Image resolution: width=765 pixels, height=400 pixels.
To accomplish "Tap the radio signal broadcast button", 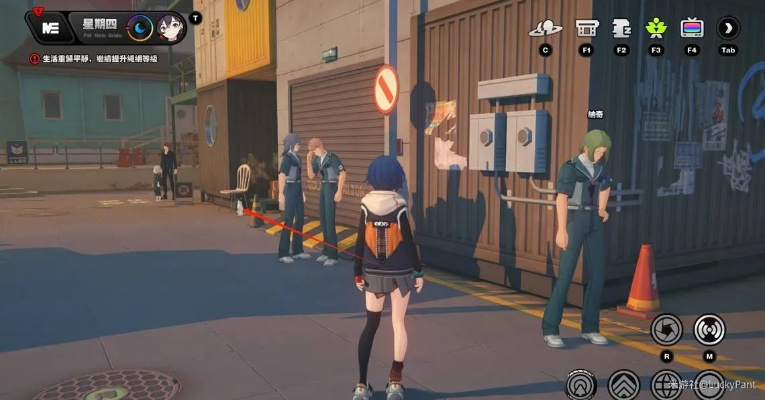I will [x=710, y=329].
